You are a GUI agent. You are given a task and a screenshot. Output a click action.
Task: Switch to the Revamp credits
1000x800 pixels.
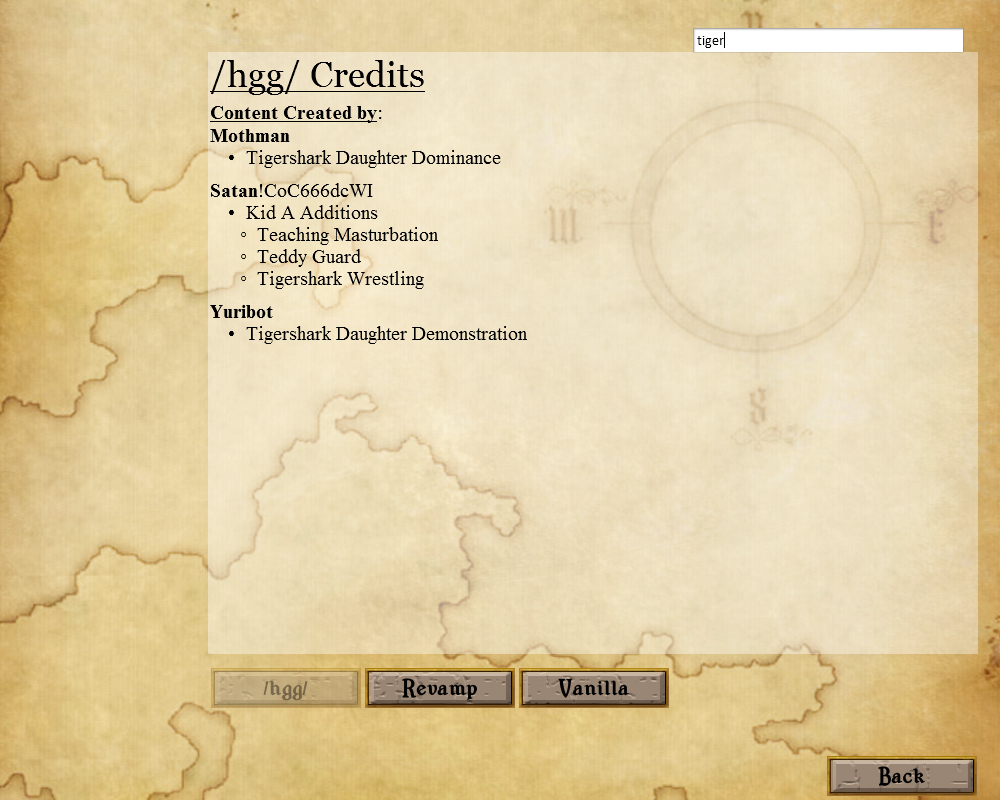440,688
